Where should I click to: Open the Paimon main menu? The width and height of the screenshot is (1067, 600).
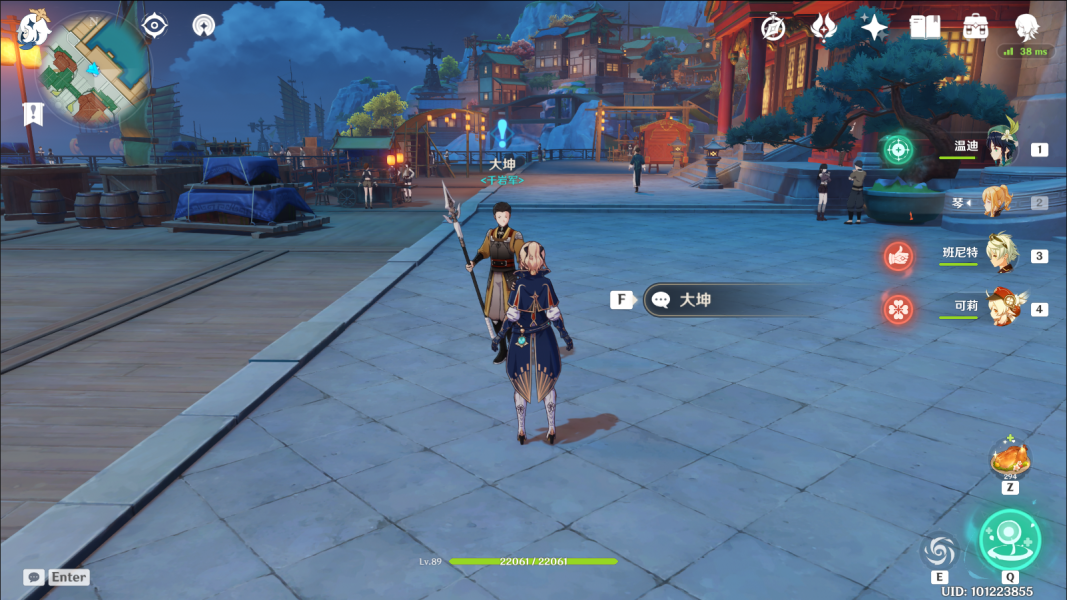(x=35, y=29)
